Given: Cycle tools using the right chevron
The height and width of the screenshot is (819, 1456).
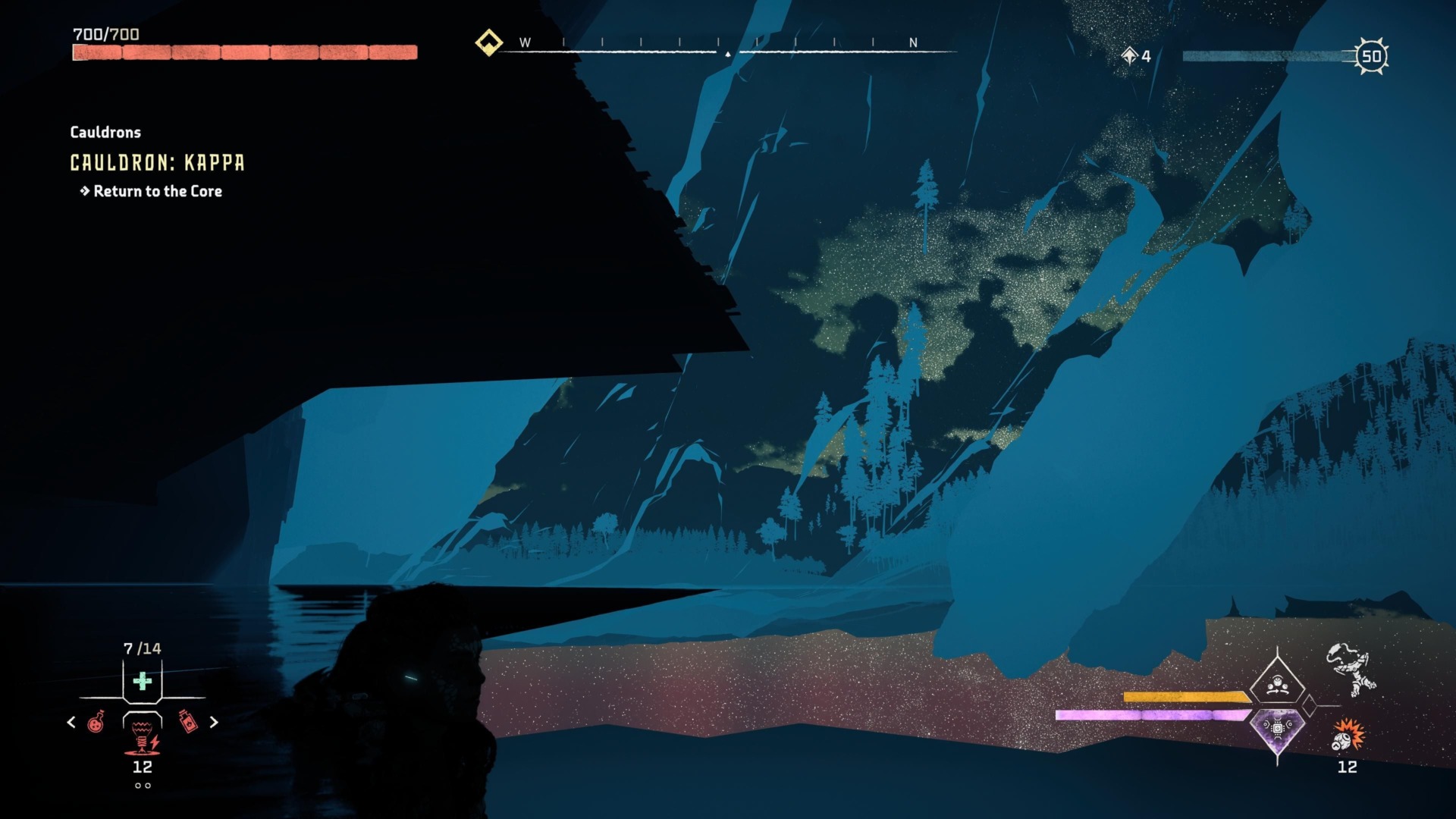Looking at the screenshot, I should point(213,722).
